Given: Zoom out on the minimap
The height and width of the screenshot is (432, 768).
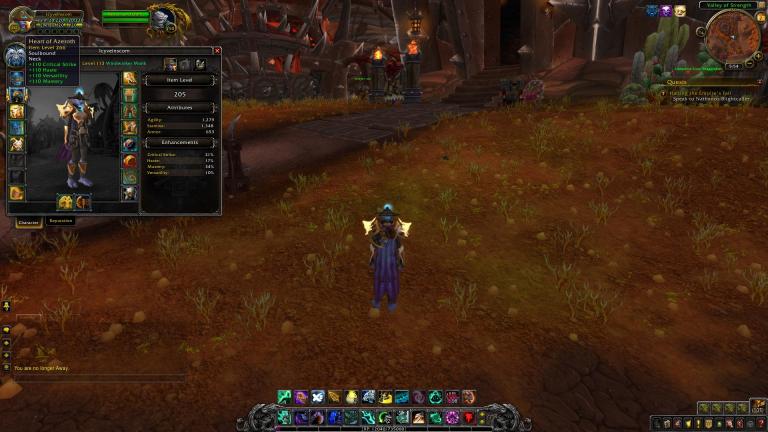Looking at the screenshot, I should pos(750,62).
